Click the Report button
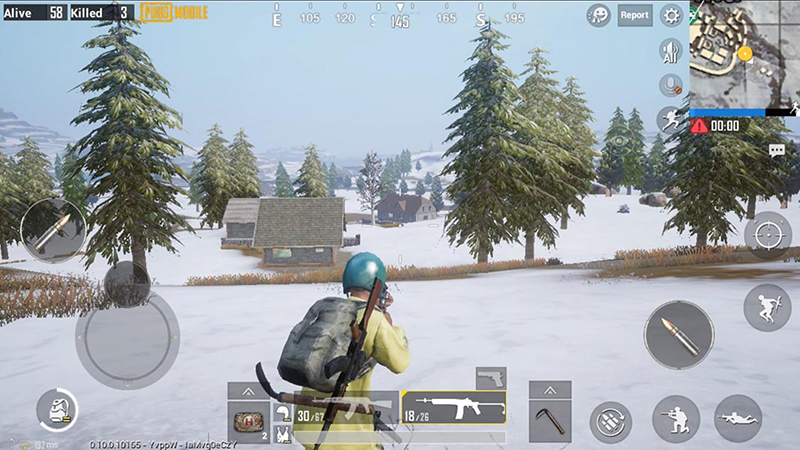 coord(634,15)
